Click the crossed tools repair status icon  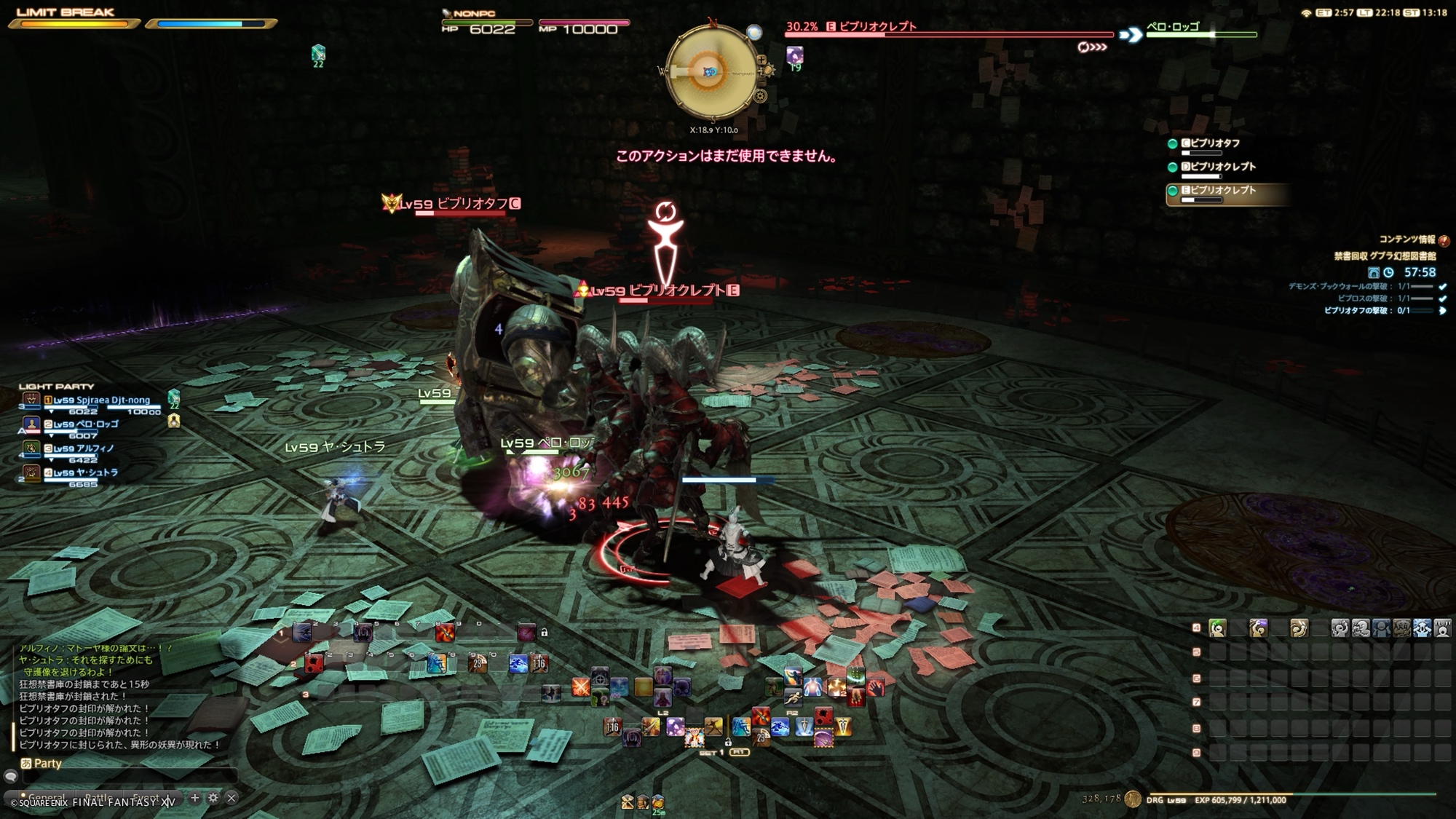pos(627,802)
